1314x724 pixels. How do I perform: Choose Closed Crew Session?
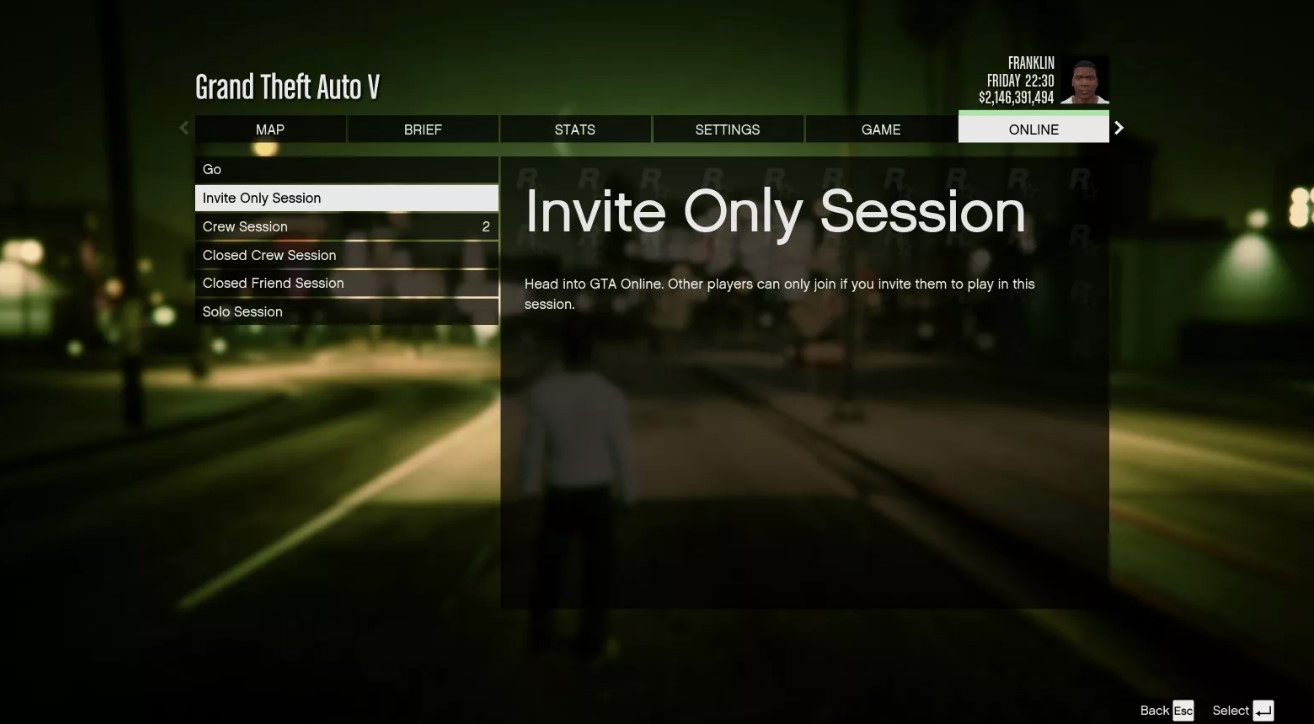[x=346, y=255]
